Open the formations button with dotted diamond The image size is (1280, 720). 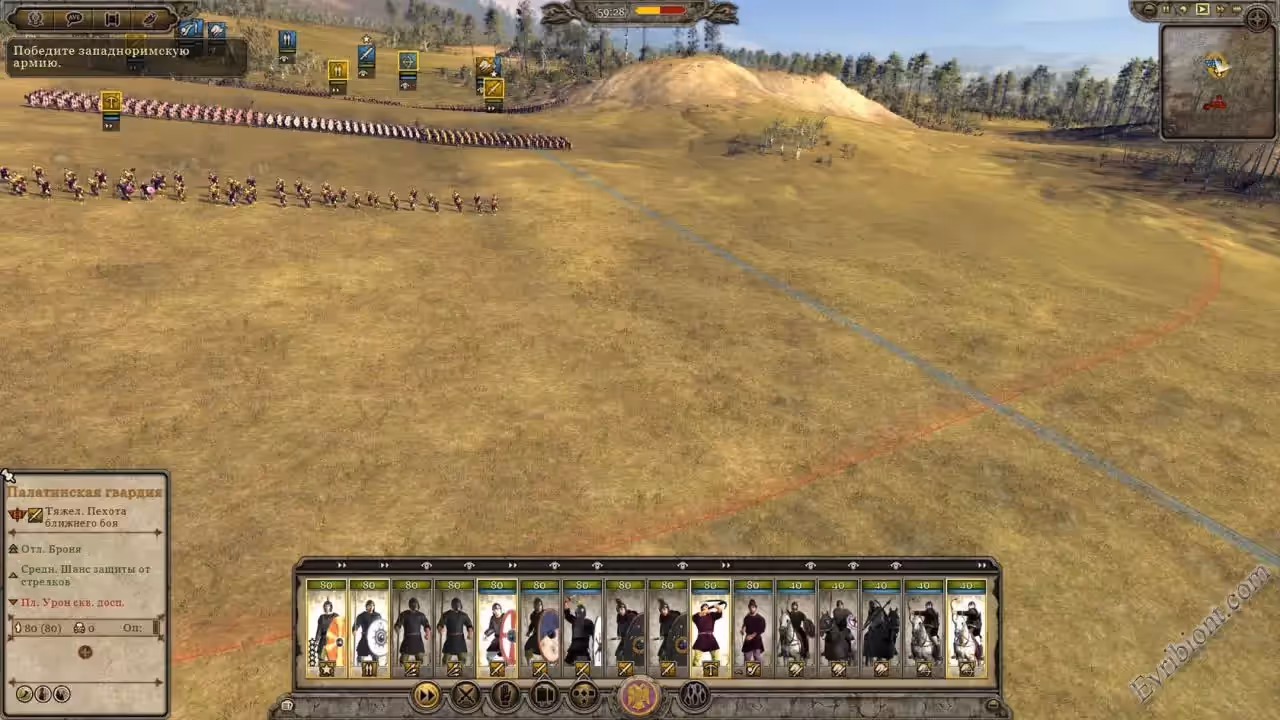pos(583,695)
